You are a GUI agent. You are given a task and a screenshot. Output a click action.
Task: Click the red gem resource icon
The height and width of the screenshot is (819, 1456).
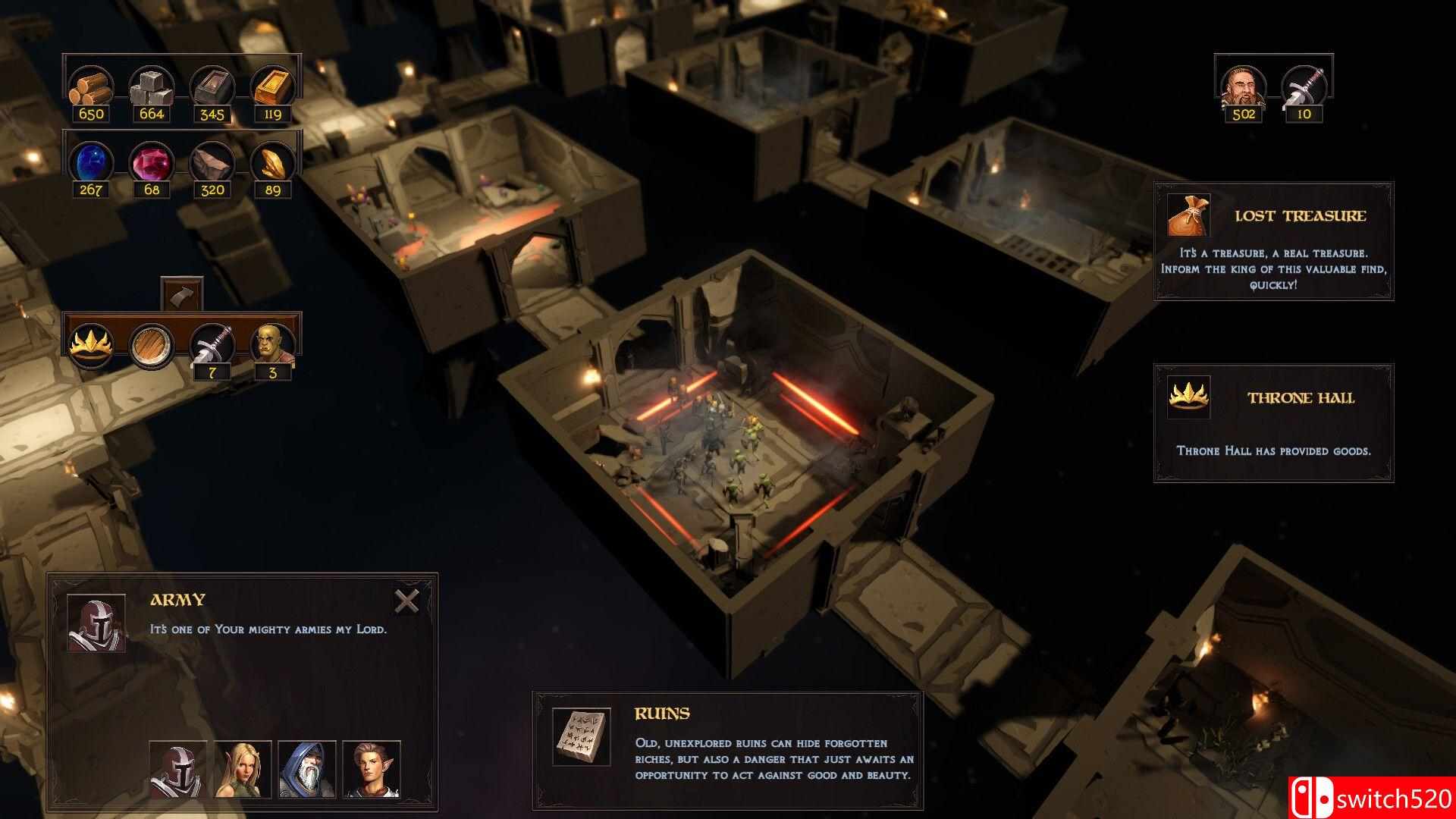(x=152, y=162)
